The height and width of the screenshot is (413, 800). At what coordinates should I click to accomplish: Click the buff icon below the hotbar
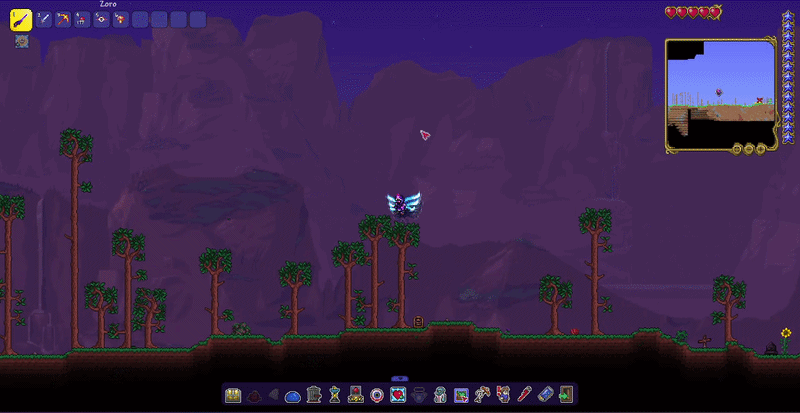click(x=20, y=42)
